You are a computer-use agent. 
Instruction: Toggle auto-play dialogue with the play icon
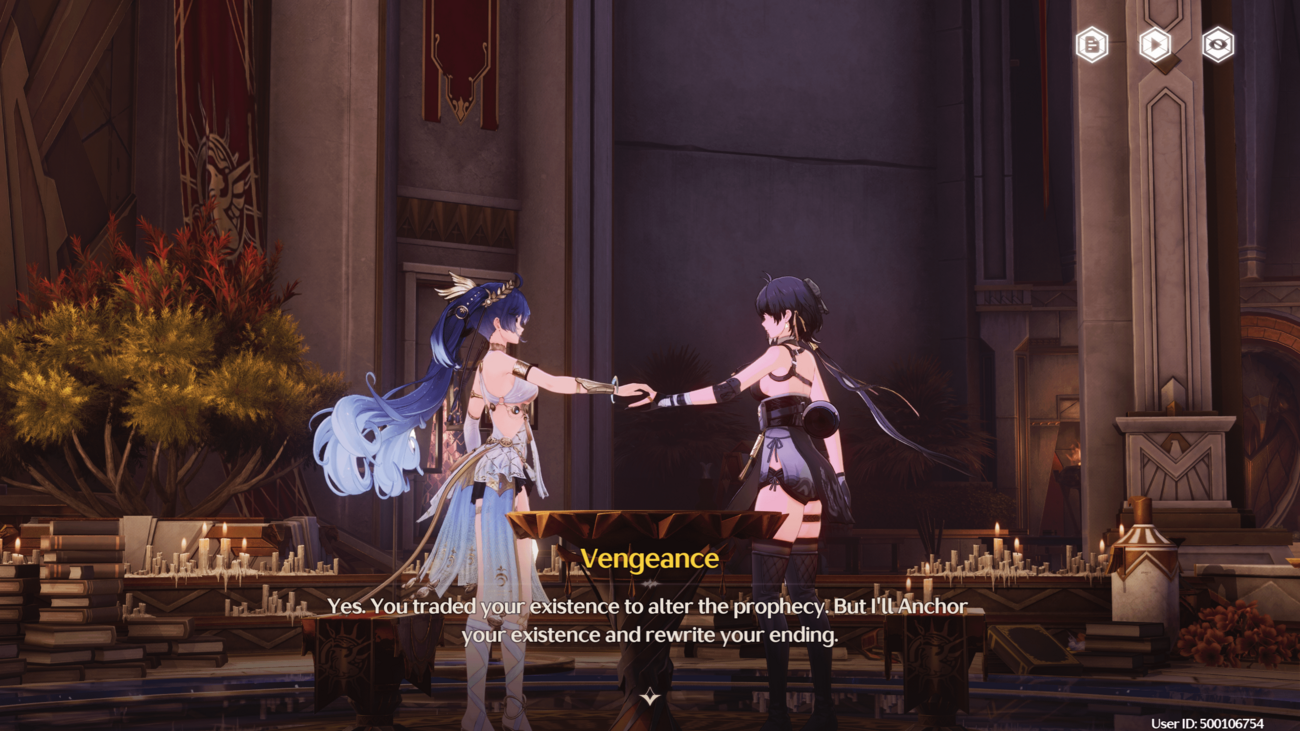click(x=1155, y=45)
